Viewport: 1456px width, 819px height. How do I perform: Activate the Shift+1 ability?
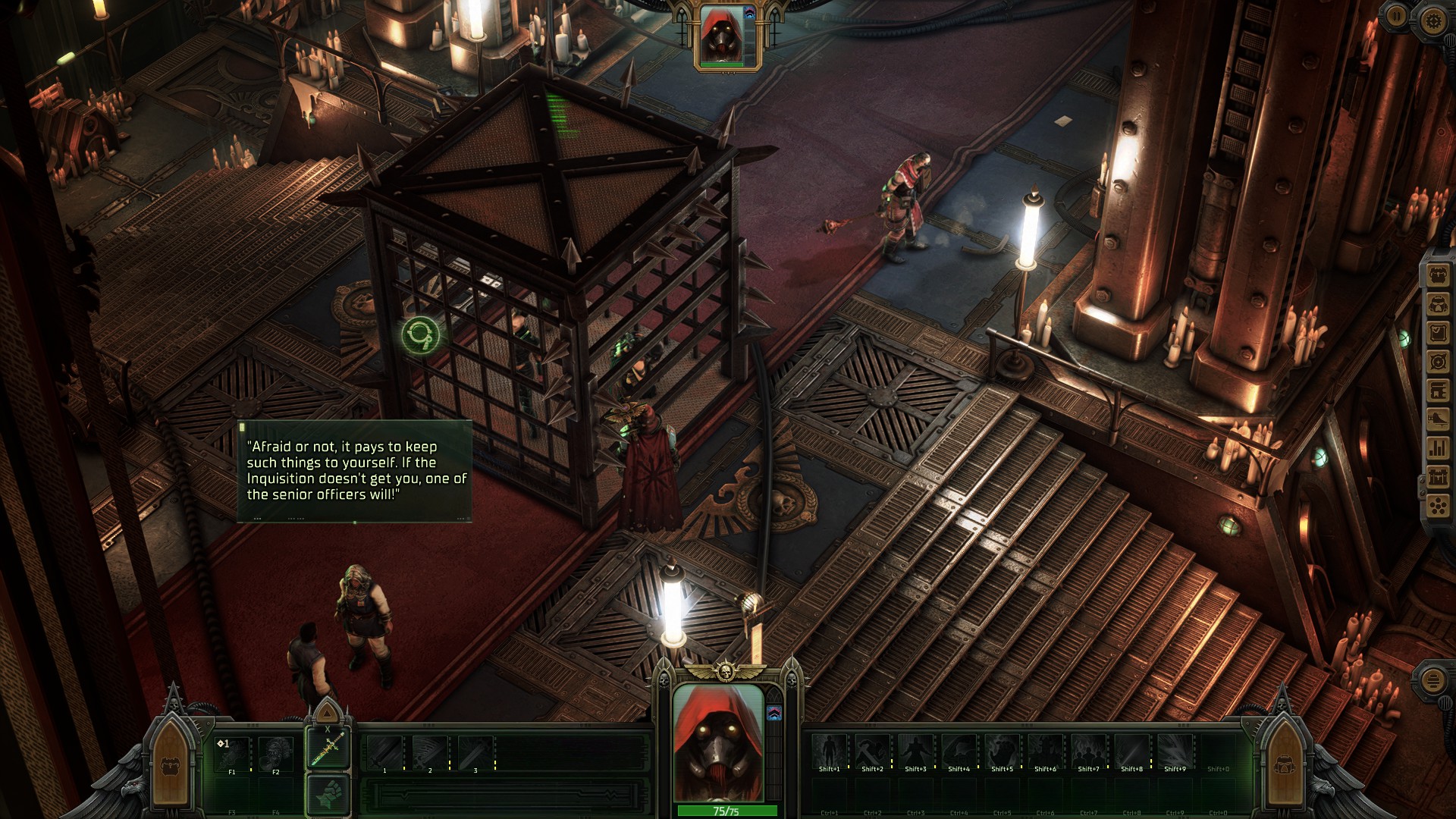pos(830,752)
